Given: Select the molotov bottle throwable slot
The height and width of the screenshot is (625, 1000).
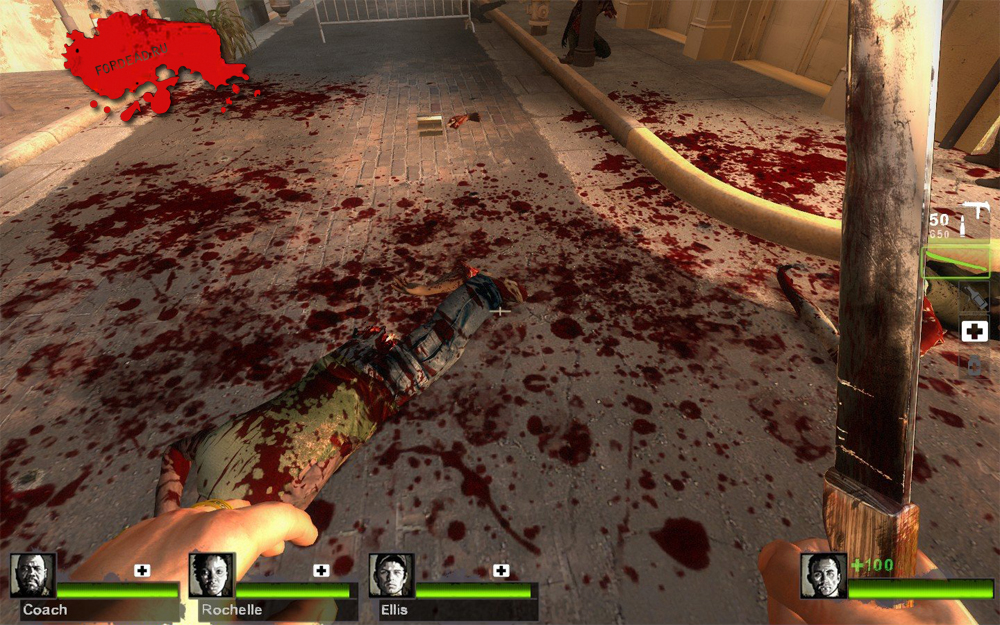Looking at the screenshot, I should pos(973,298).
